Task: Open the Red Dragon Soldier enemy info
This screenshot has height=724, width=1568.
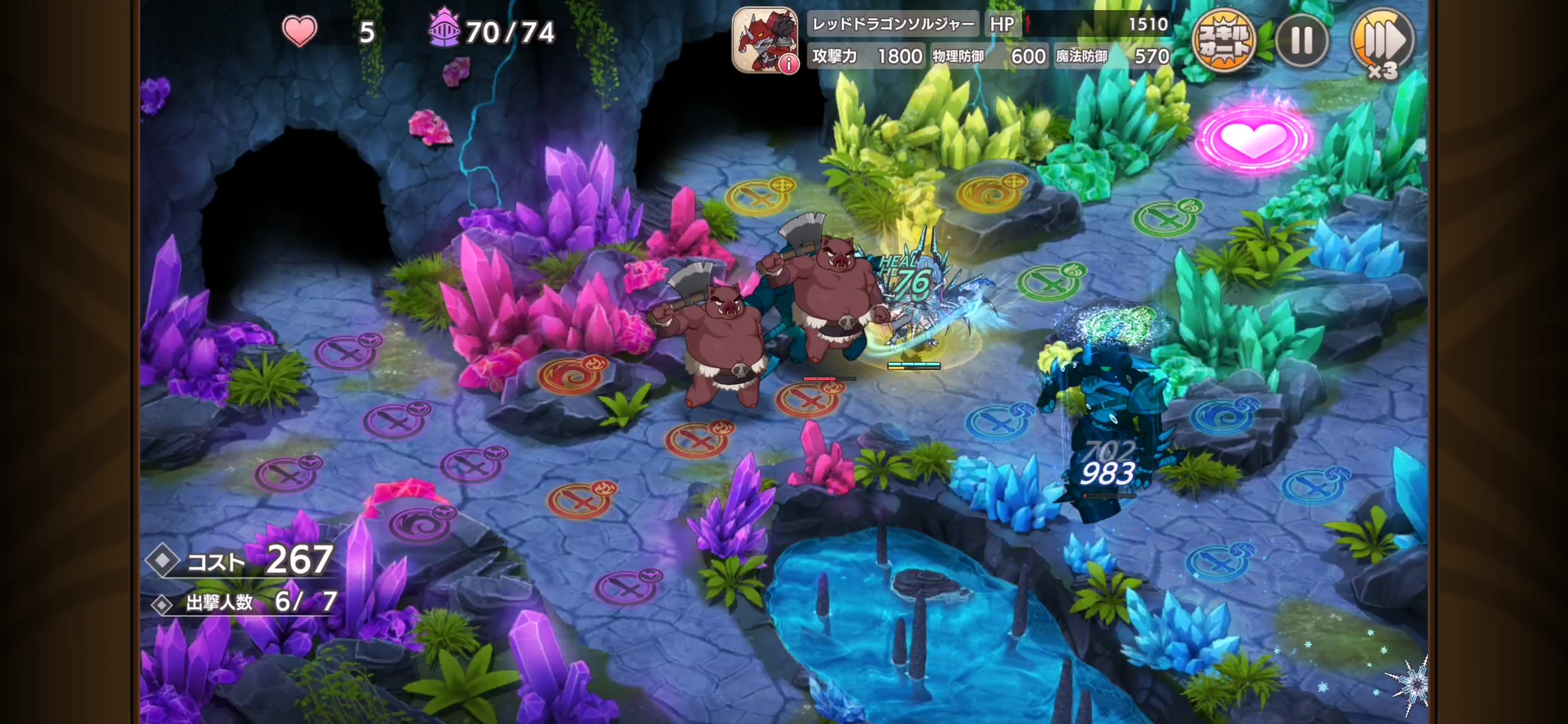Action: [765, 40]
